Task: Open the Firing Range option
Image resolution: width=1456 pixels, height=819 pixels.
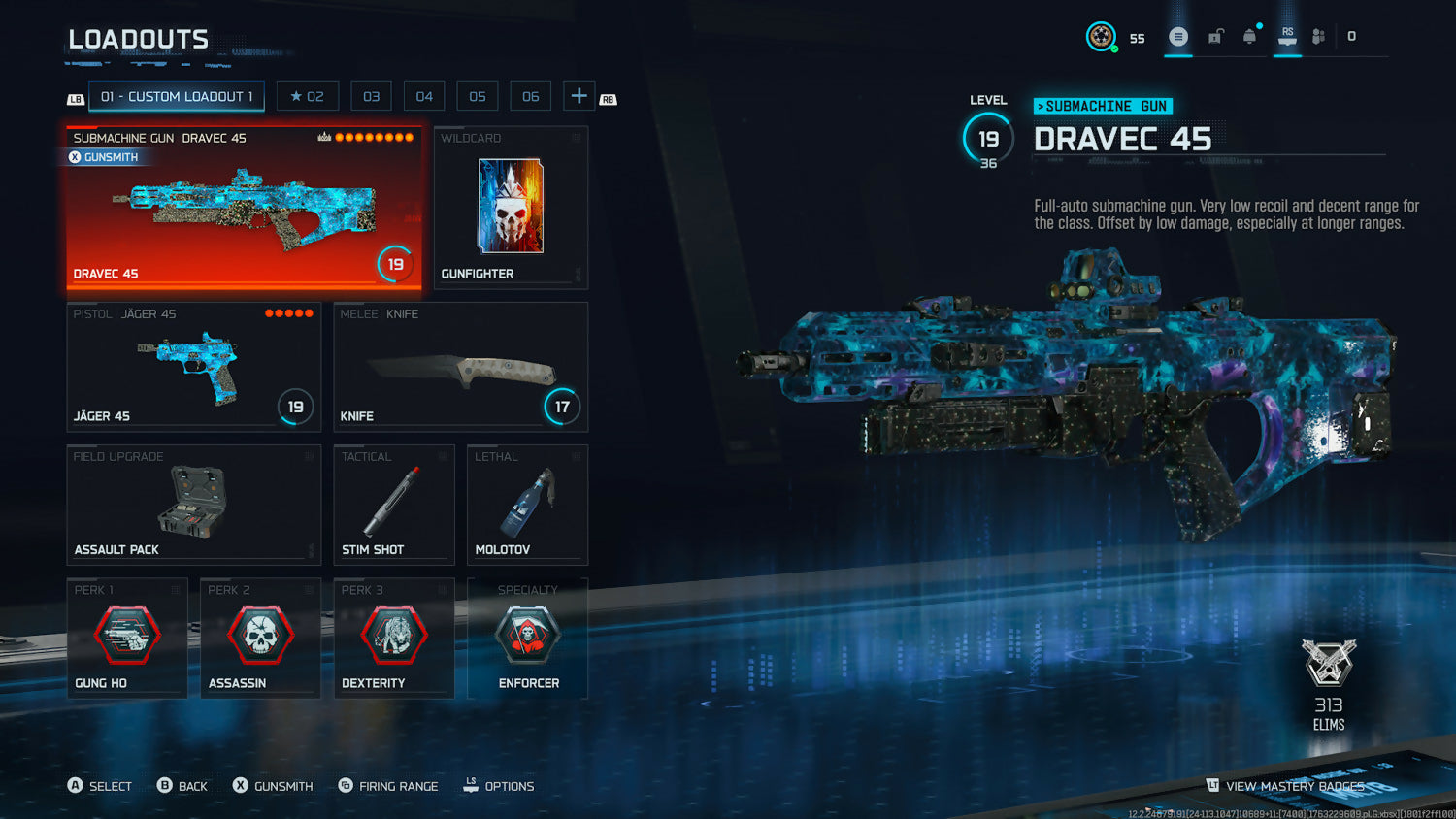Action: [388, 786]
